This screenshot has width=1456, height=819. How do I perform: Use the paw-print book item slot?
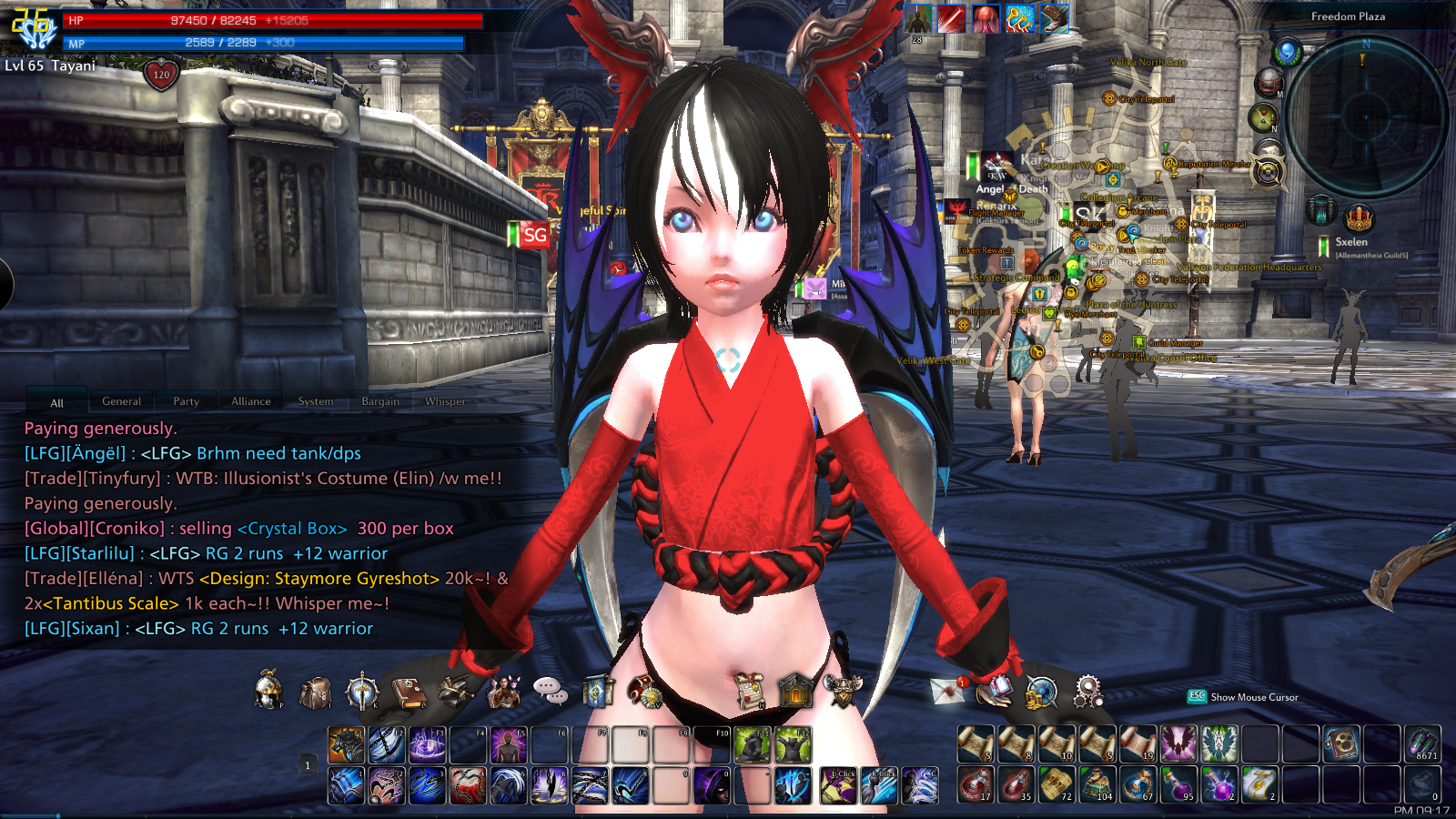click(1341, 744)
